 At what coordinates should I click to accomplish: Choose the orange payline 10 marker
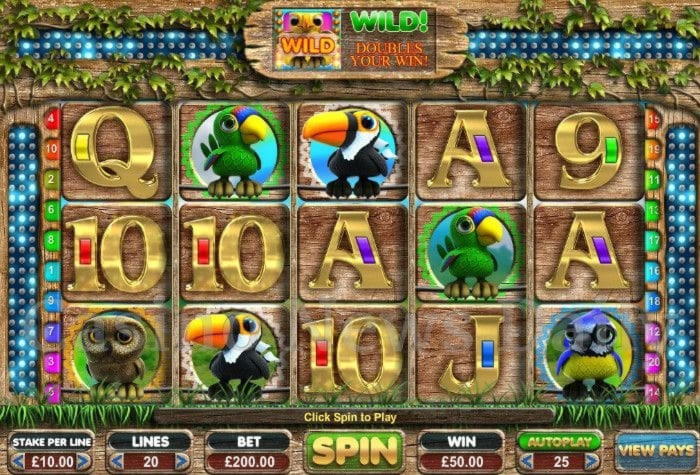tap(52, 149)
